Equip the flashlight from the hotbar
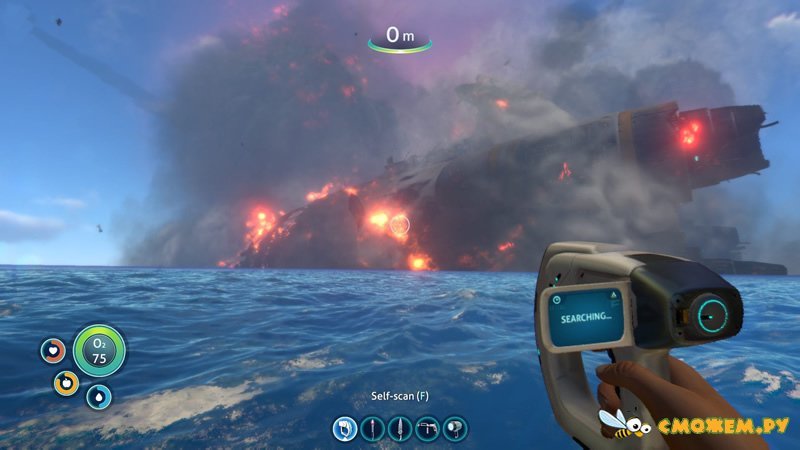 [x=455, y=429]
